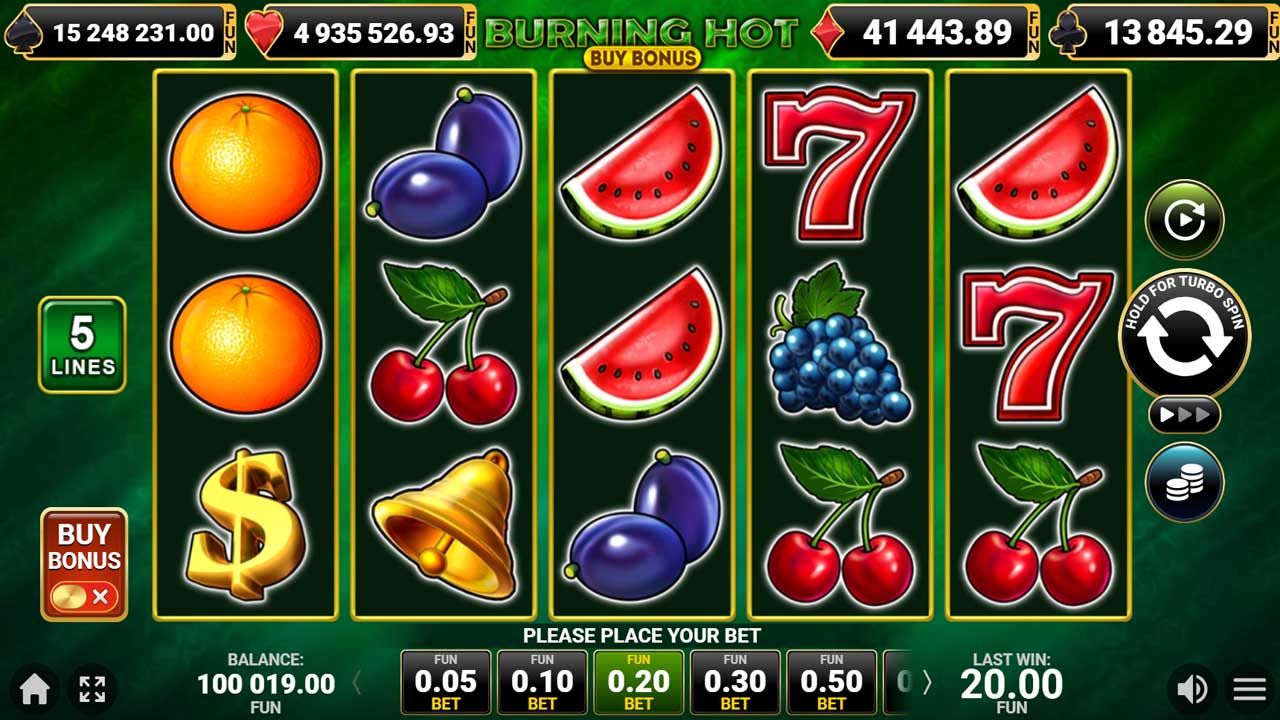Enable turbo mode with the triple-arrow button

click(1184, 414)
